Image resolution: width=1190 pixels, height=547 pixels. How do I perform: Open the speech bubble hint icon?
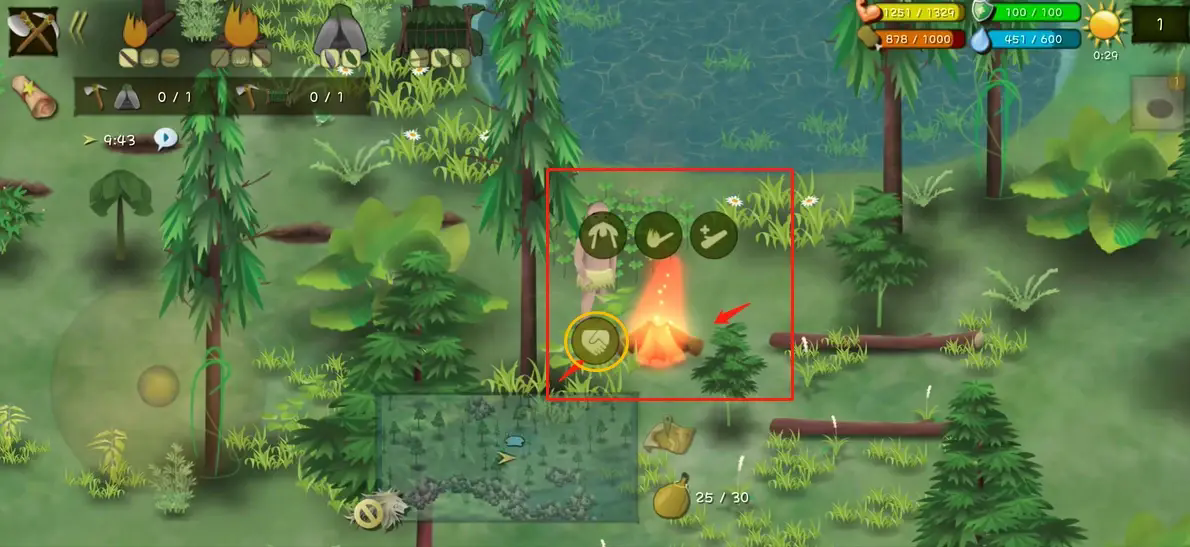tap(165, 139)
